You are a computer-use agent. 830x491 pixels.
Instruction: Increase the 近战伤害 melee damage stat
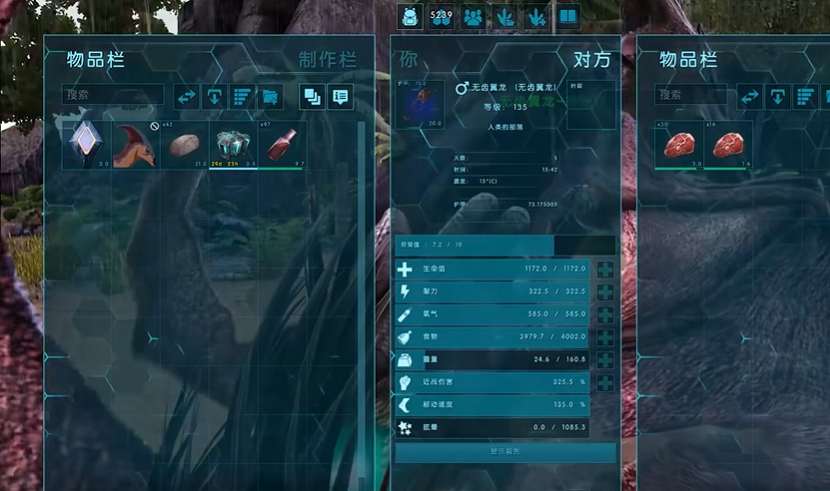(605, 382)
